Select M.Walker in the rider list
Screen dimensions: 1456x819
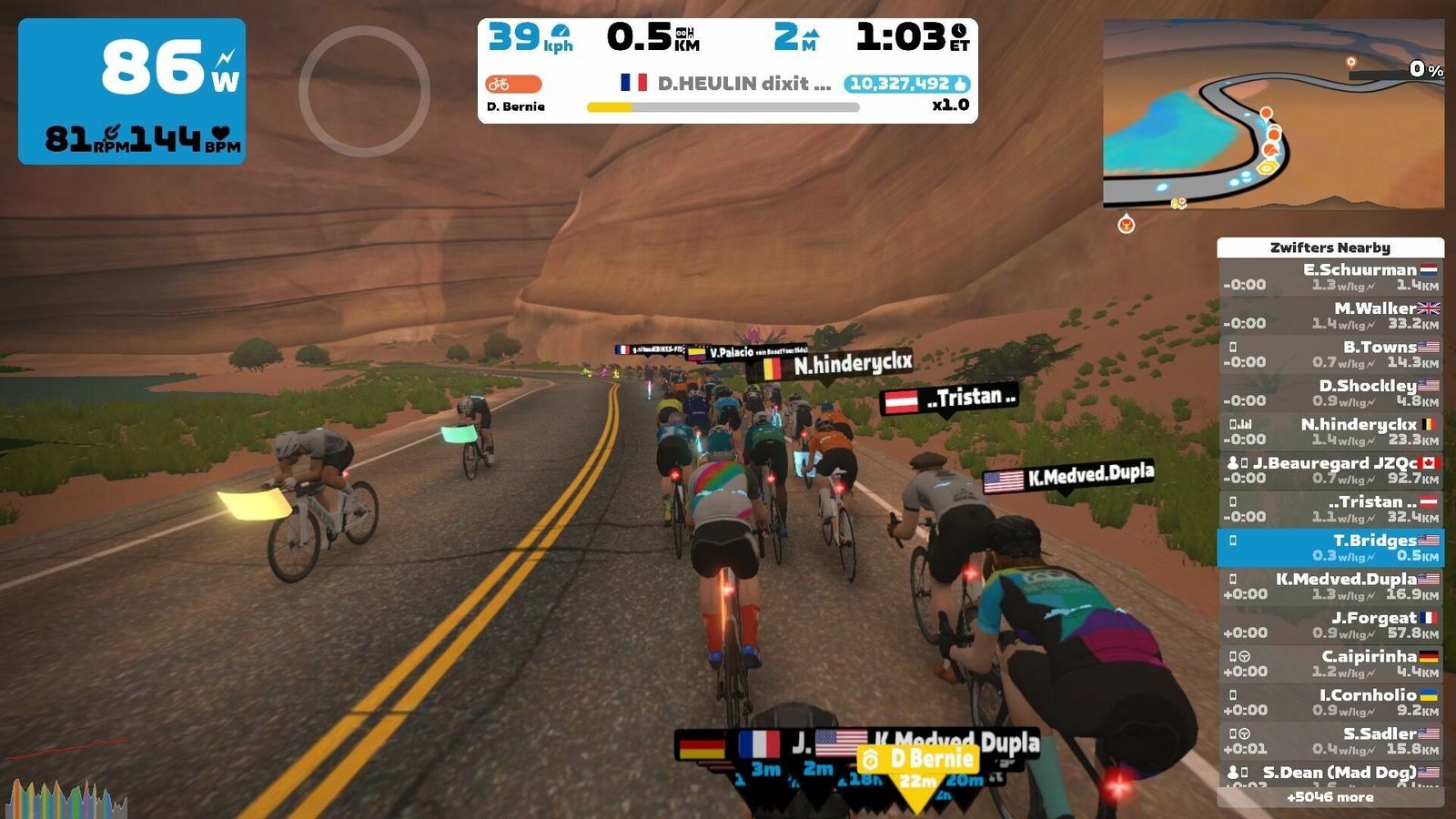tap(1330, 316)
